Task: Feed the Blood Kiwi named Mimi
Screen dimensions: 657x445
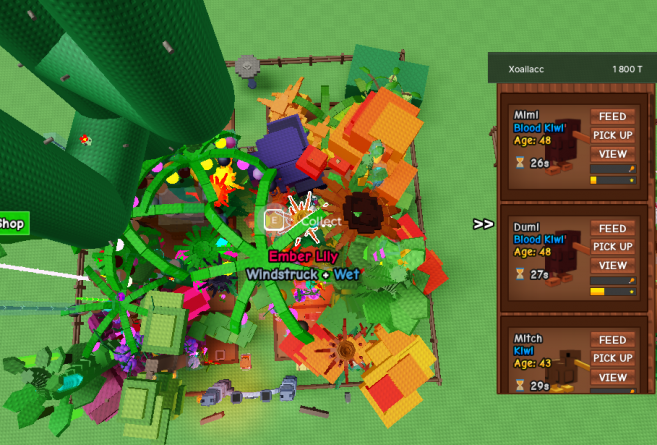Action: click(613, 117)
